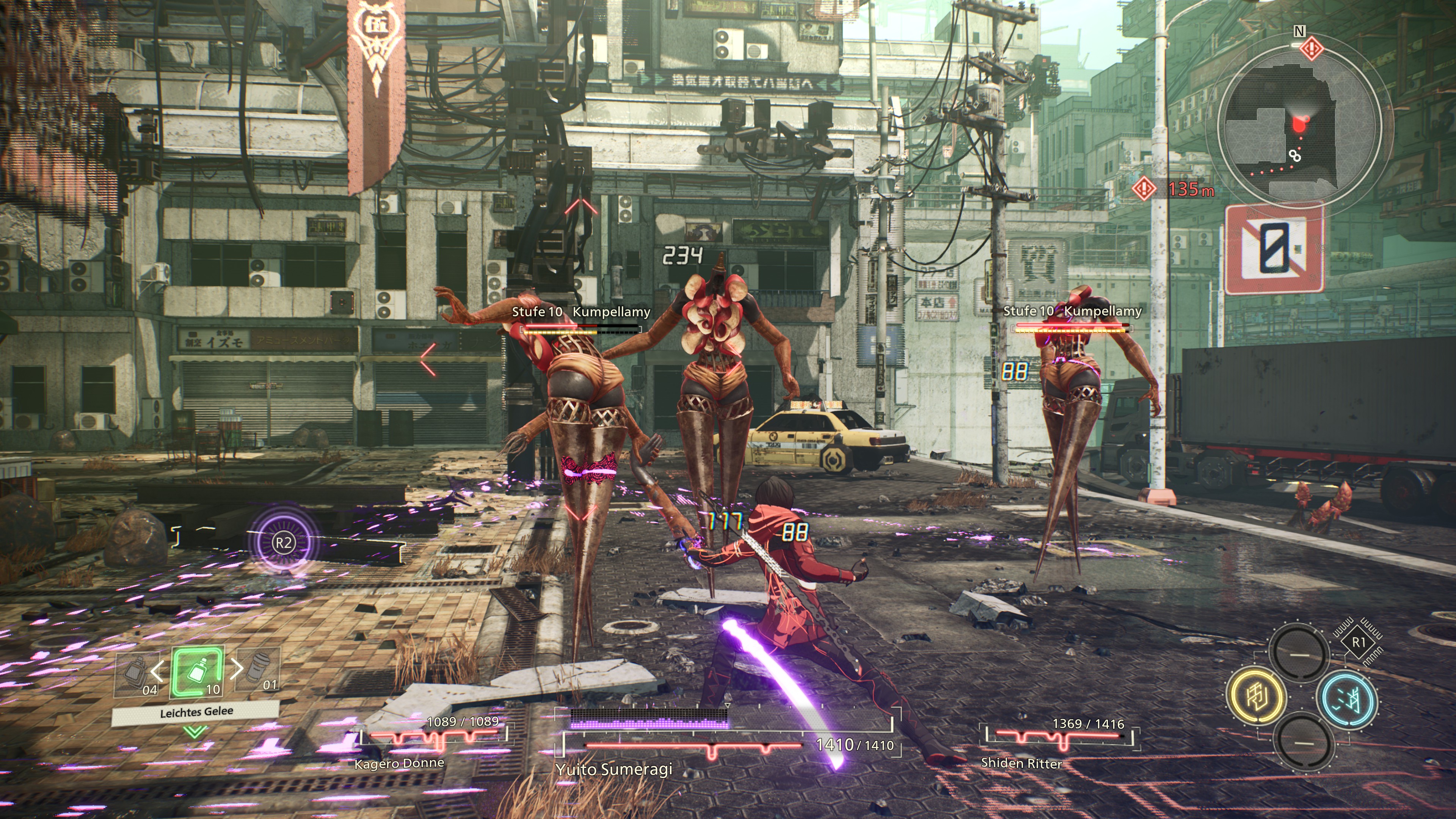Select the 135 m objective tracker icon
The height and width of the screenshot is (819, 1456).
1144,188
